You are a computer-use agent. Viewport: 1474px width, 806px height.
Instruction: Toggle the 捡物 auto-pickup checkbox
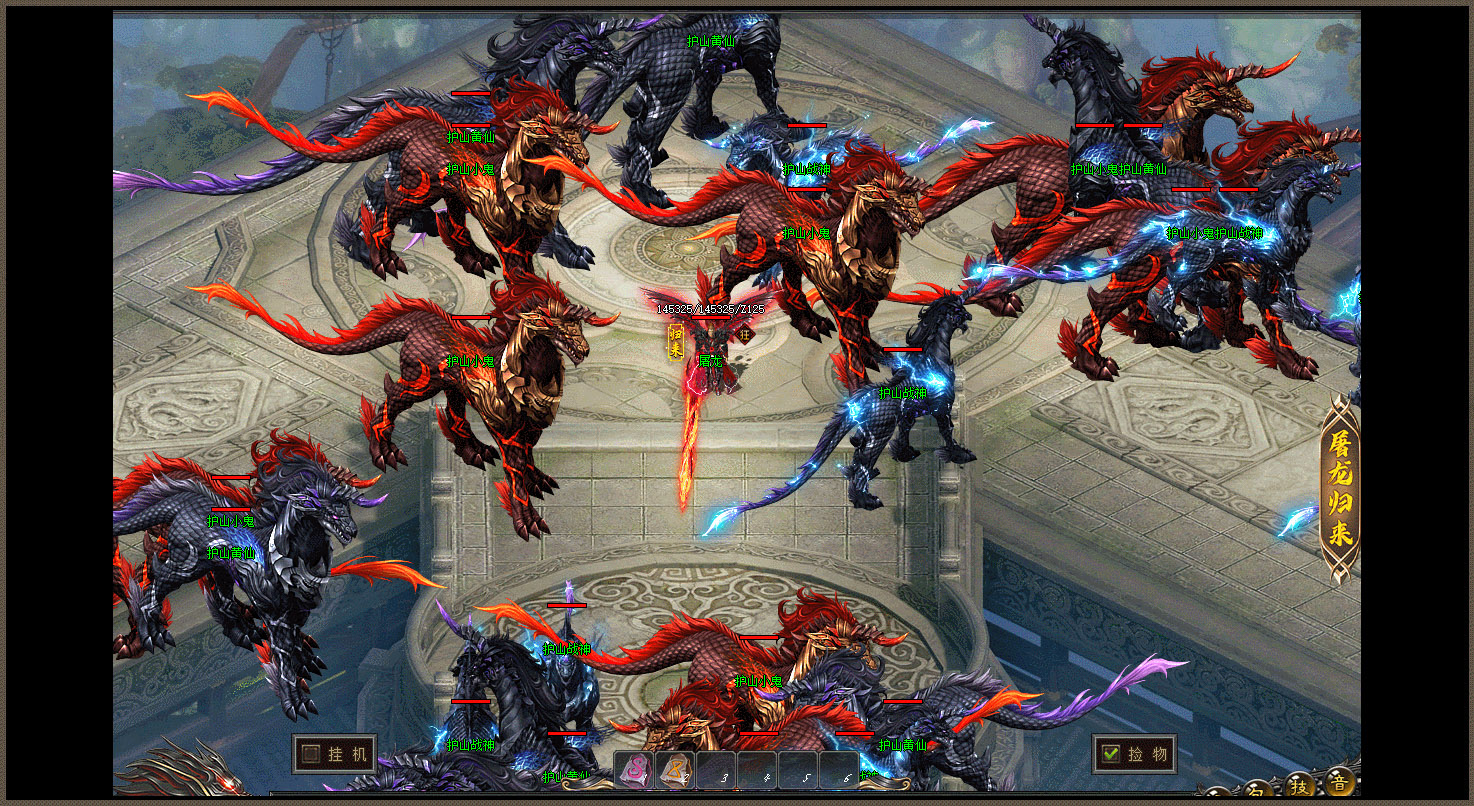click(x=1110, y=754)
